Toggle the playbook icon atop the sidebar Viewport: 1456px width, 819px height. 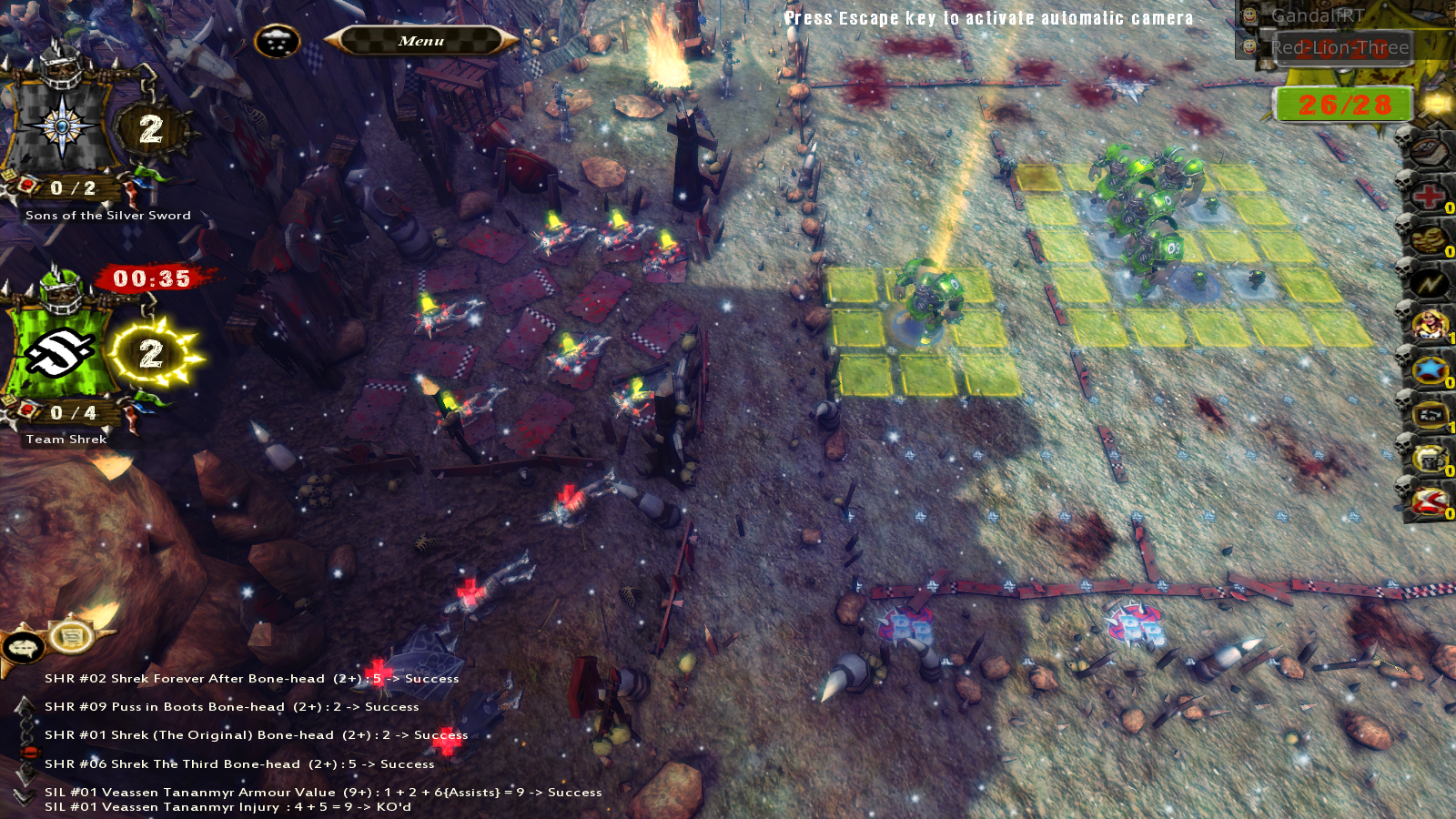click(x=1431, y=152)
